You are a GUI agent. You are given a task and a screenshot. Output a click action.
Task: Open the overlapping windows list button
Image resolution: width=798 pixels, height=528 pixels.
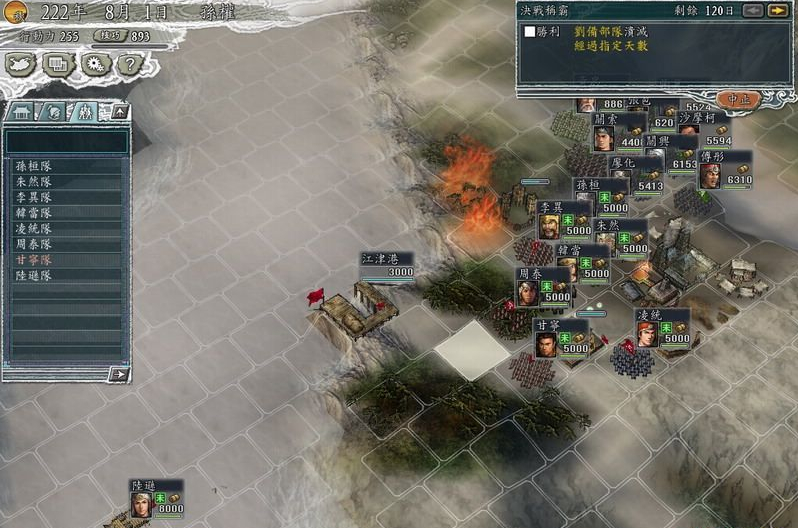click(58, 65)
